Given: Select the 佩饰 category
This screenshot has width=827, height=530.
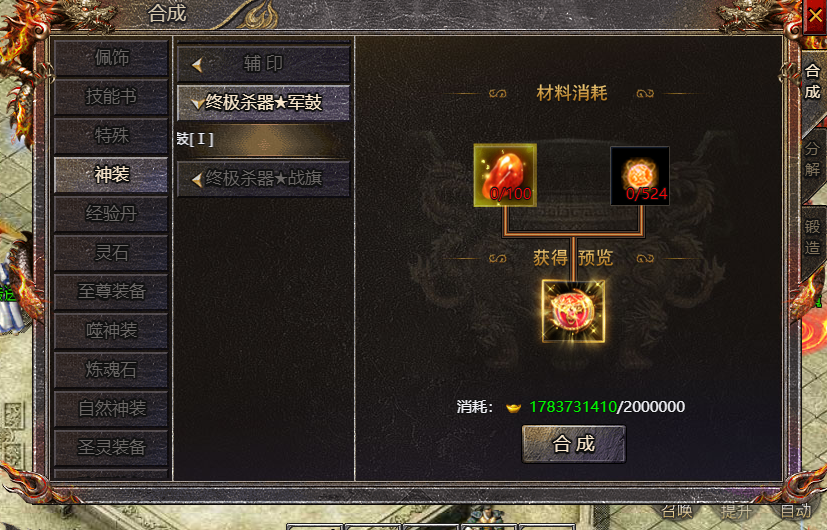Looking at the screenshot, I should (111, 58).
